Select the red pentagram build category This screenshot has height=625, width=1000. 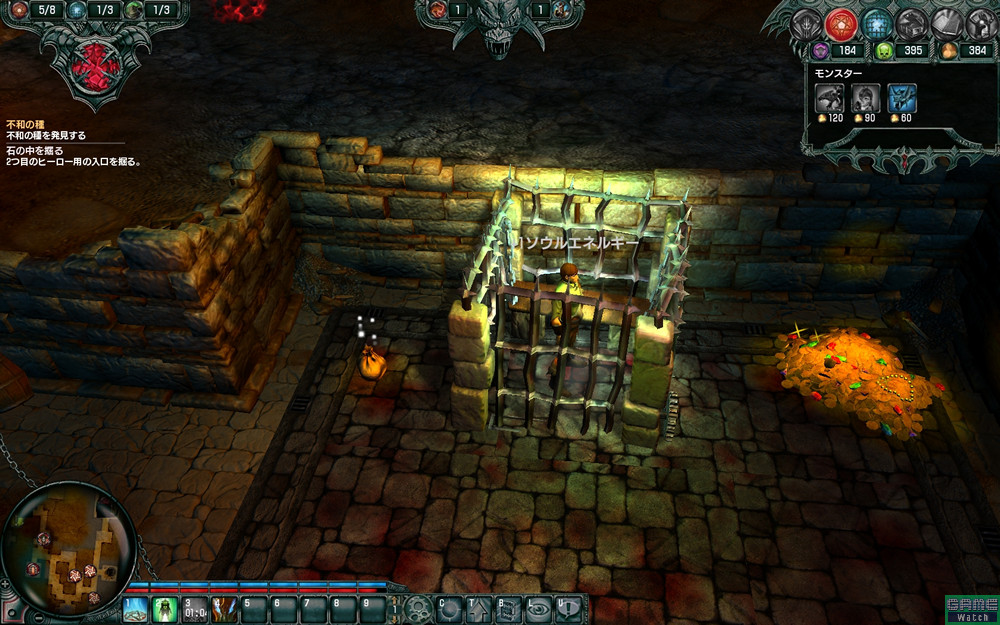pos(842,23)
